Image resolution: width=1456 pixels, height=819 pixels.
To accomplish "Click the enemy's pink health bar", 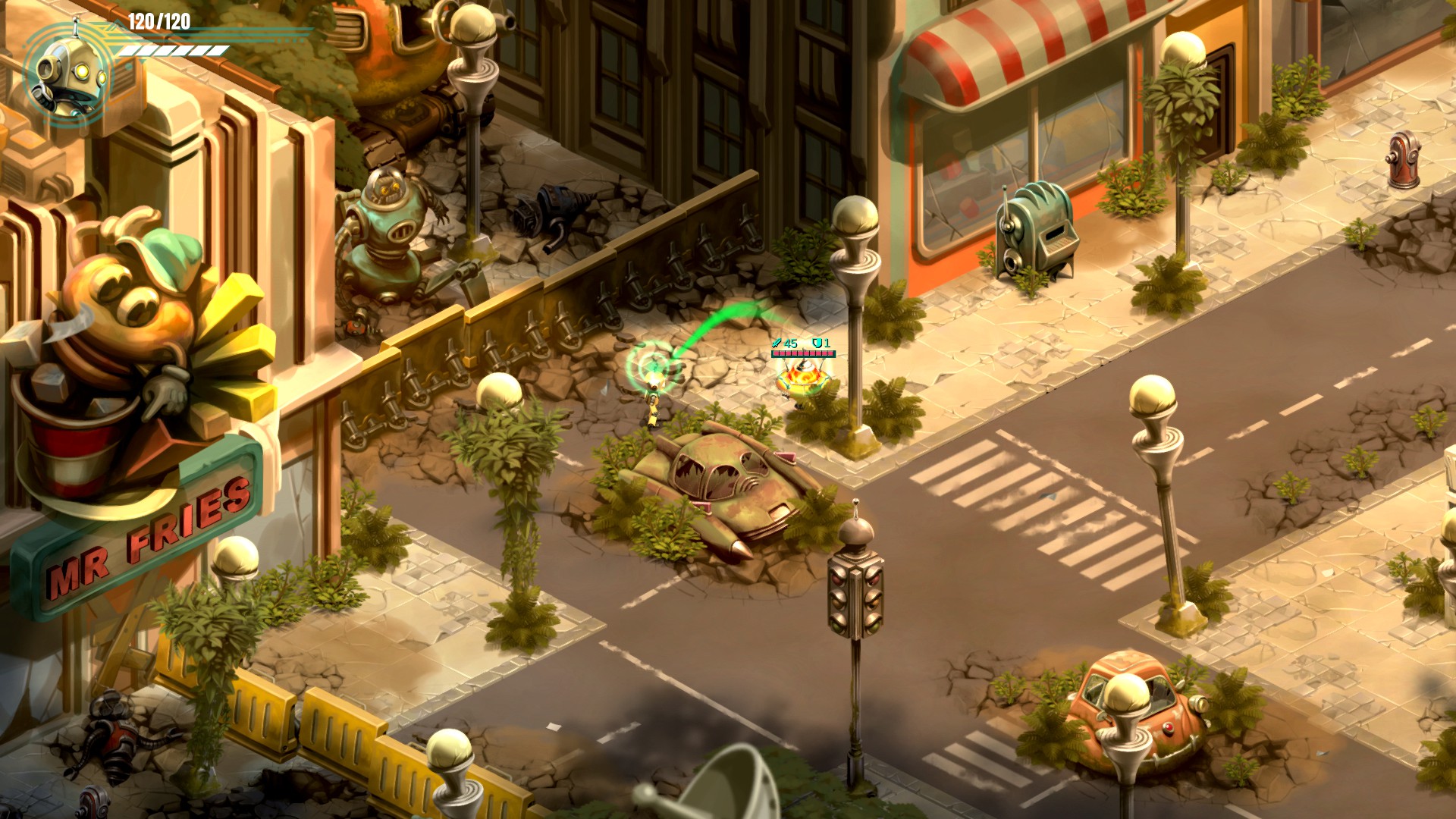I will coord(804,353).
